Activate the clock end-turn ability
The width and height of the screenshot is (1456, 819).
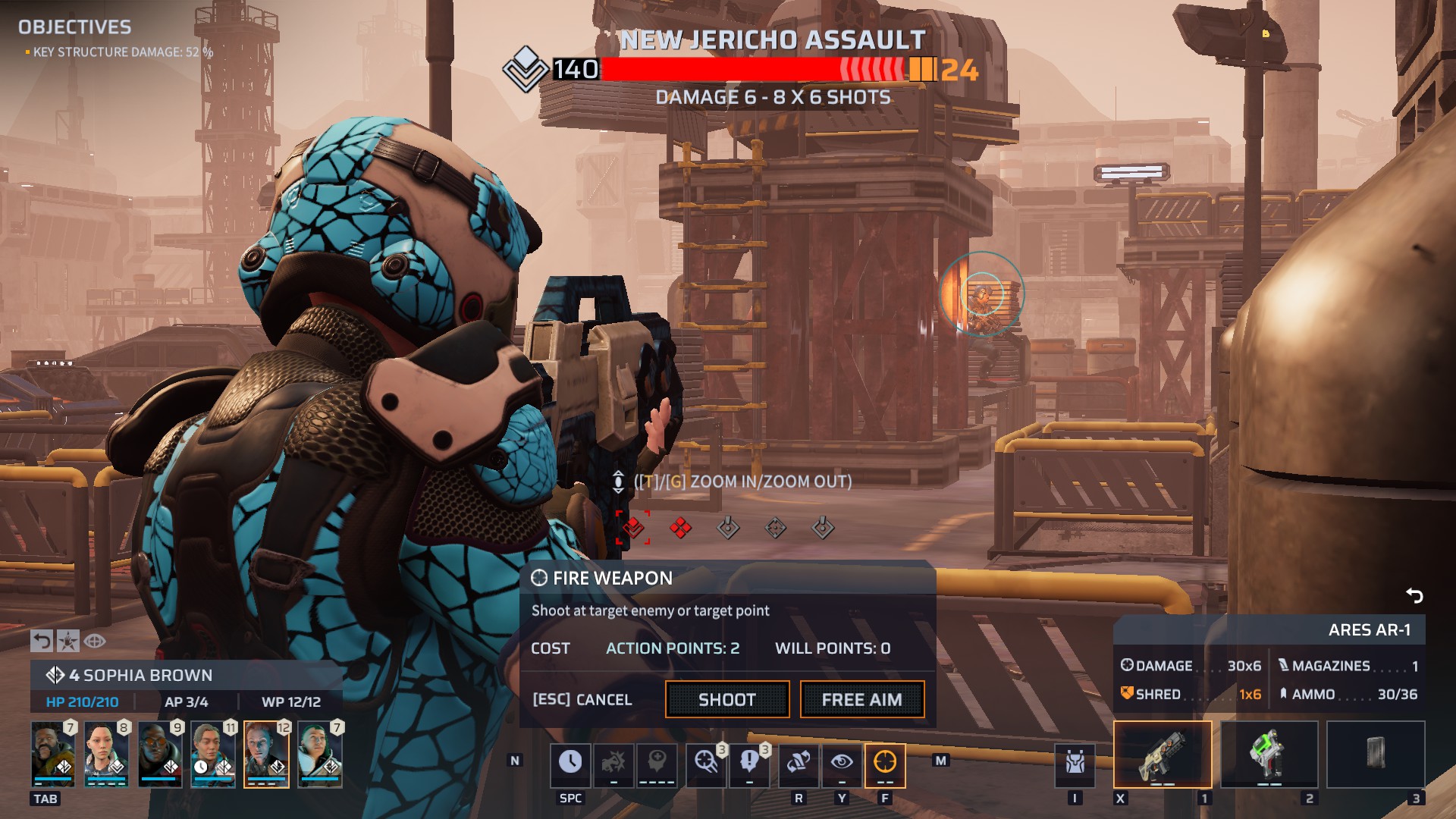click(570, 762)
